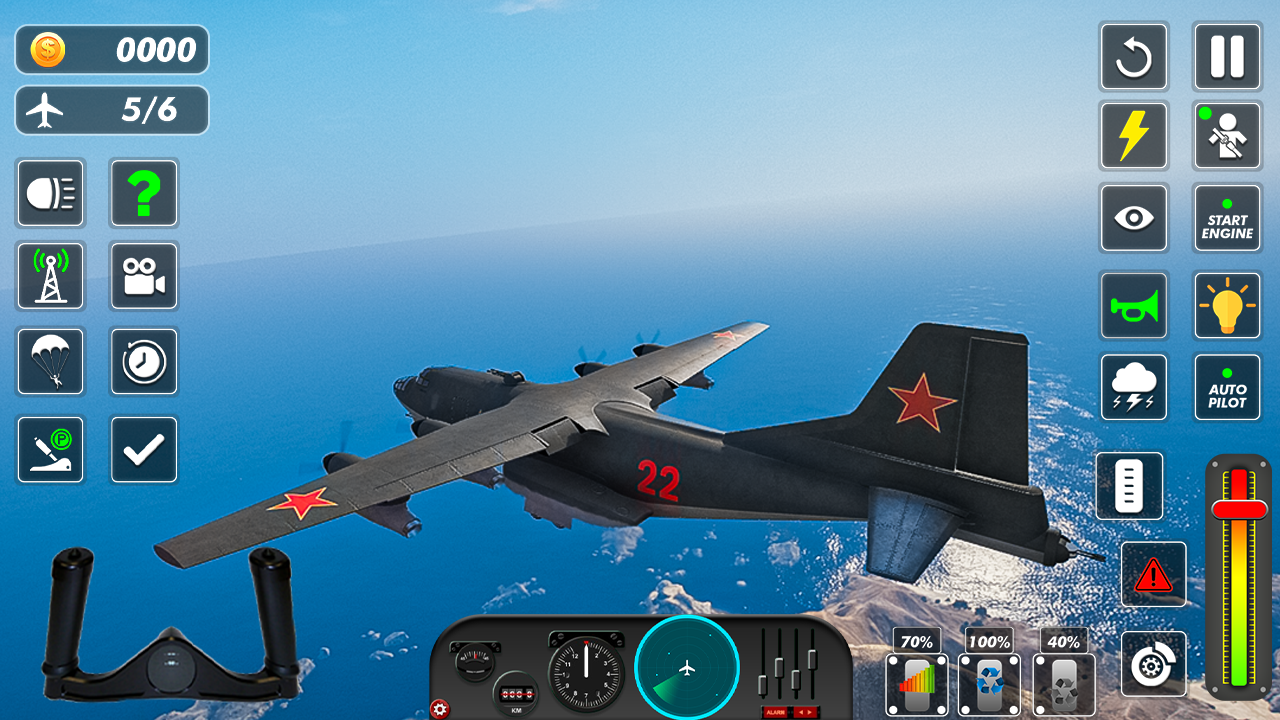Open the help question mark panel
1280x720 pixels.
click(x=144, y=193)
